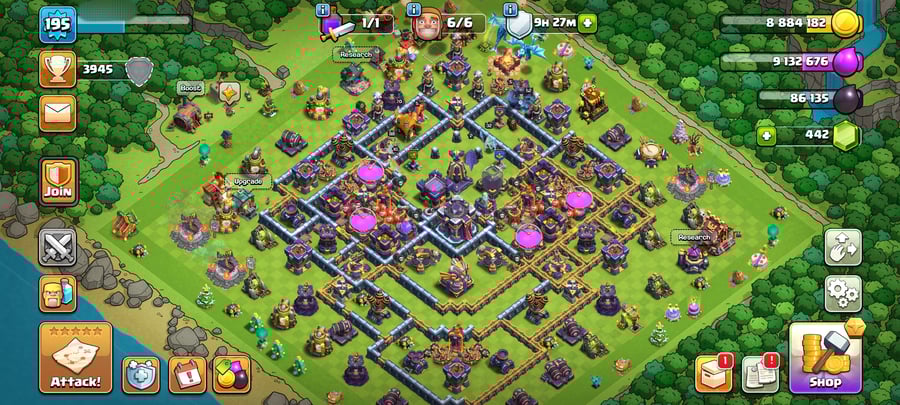Show info for the 1/1 laboratory sword
Screen dimensions: 900x405
323,9
